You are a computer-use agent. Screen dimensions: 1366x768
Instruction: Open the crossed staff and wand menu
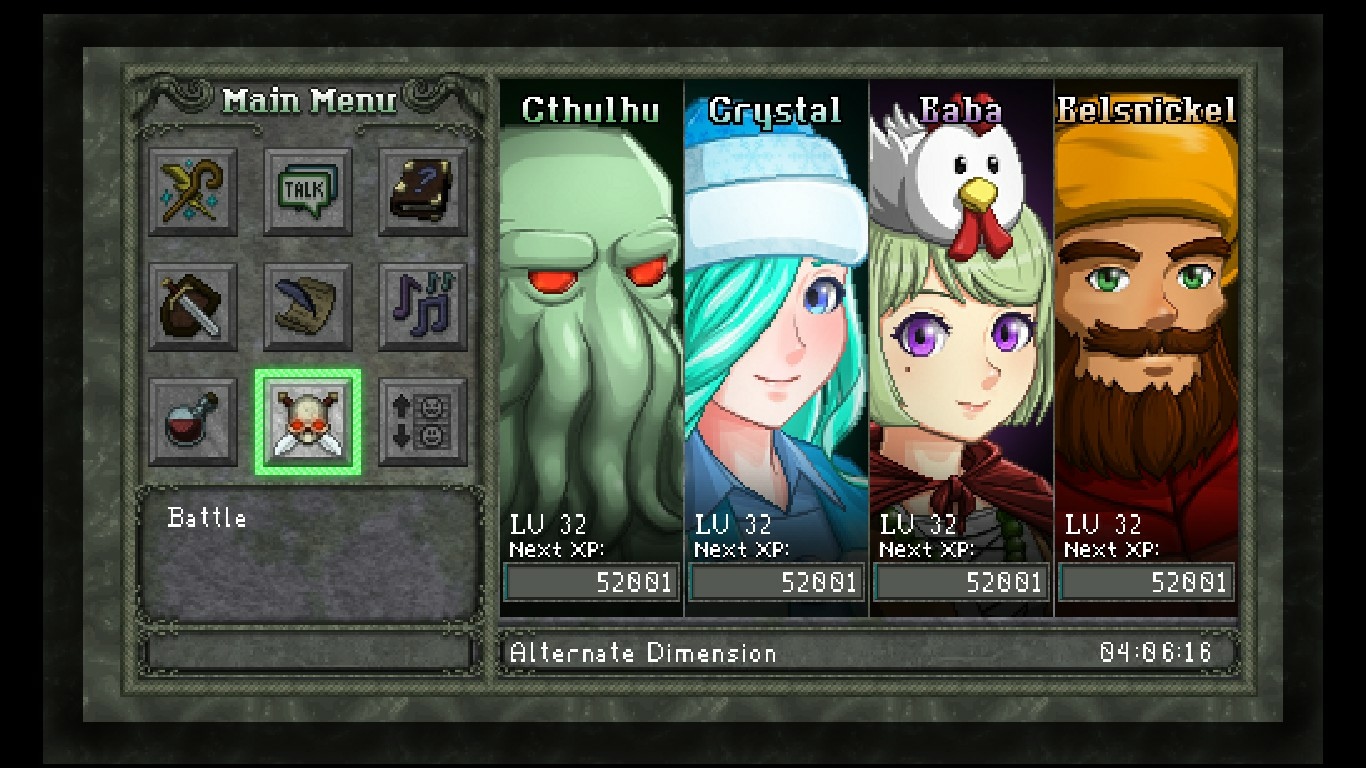tap(193, 191)
